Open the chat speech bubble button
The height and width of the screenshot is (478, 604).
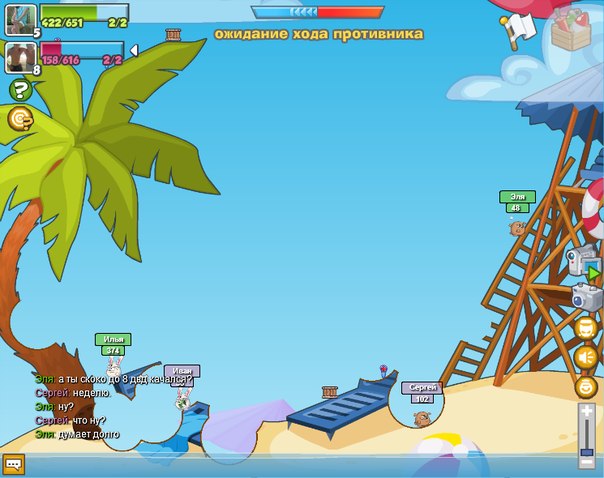[x=13, y=464]
